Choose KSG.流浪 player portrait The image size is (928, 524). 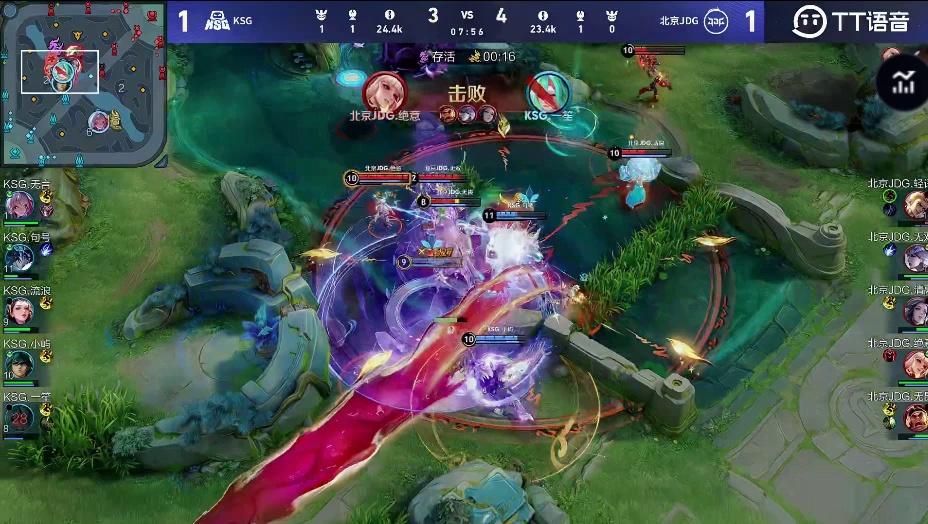18,310
